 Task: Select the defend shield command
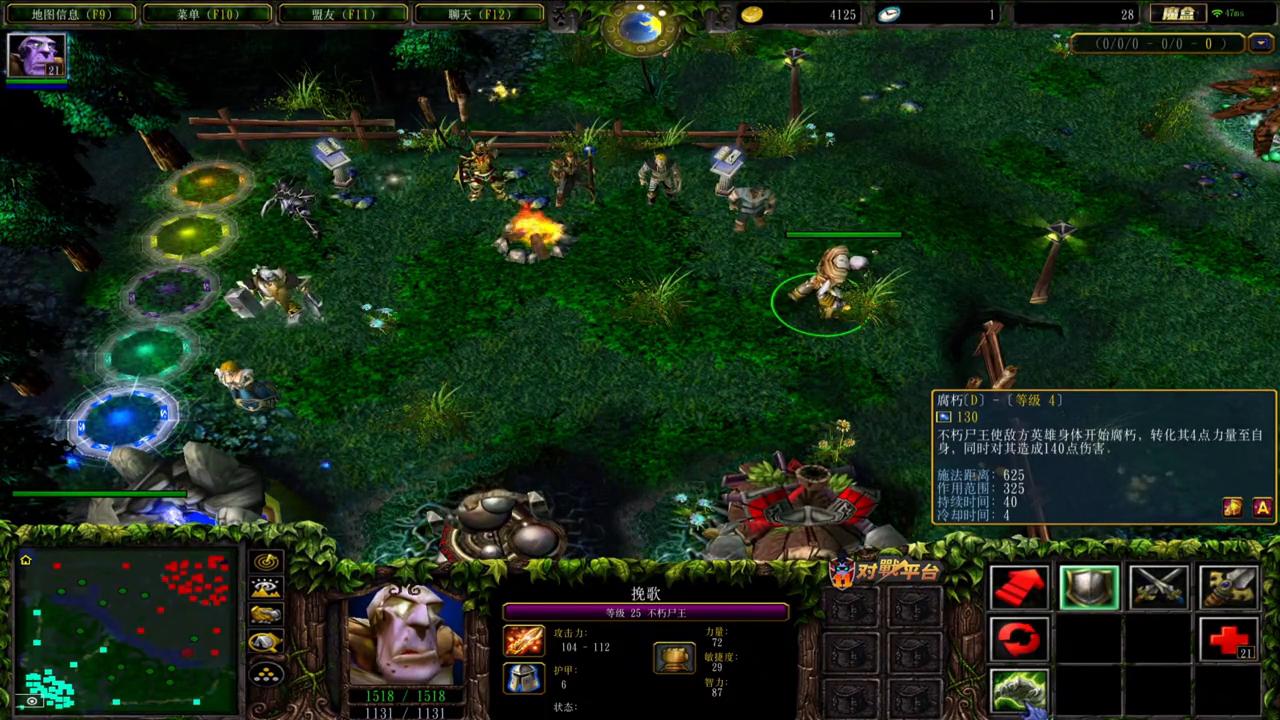point(1089,587)
